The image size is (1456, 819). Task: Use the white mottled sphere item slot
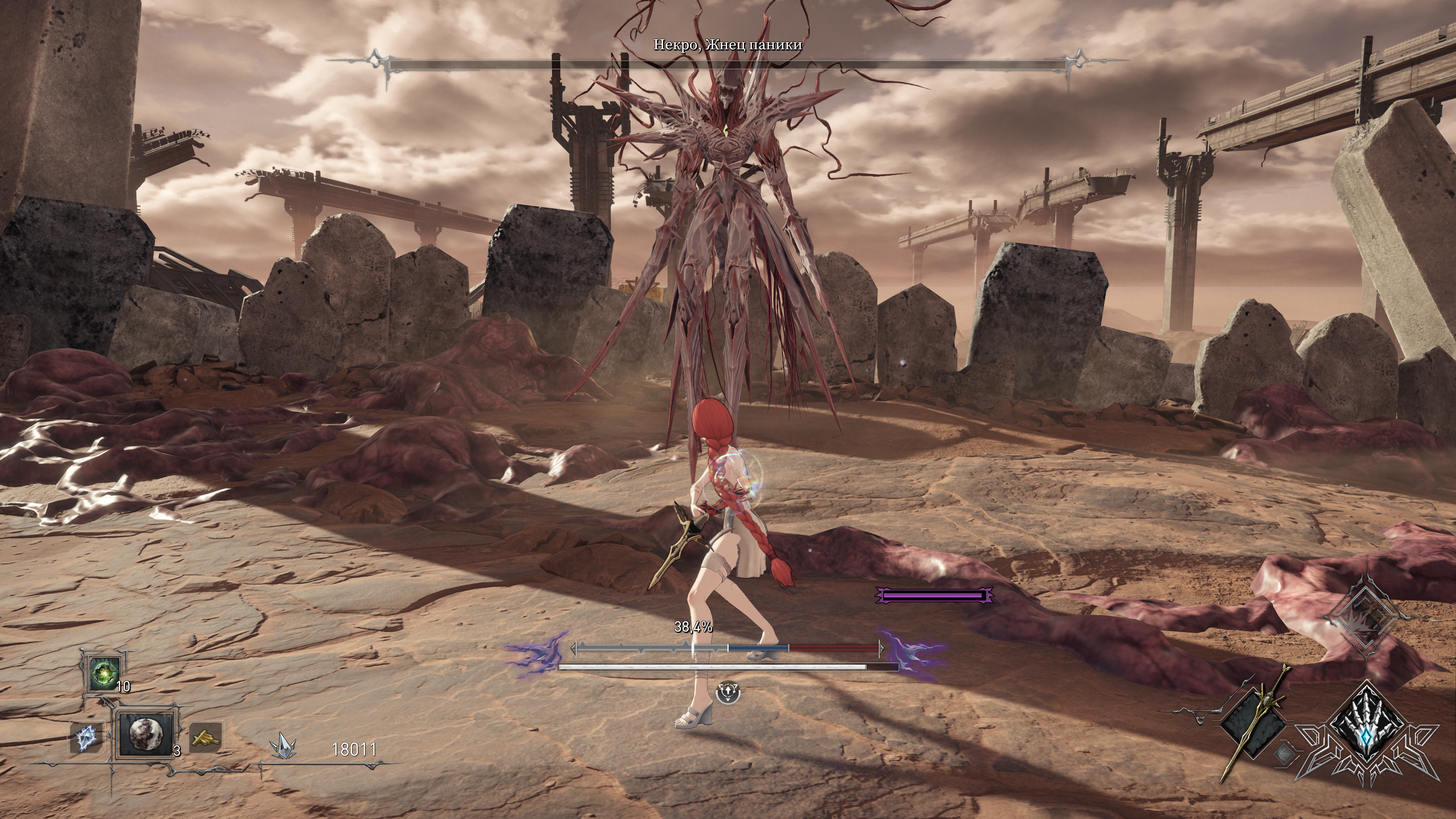point(144,733)
